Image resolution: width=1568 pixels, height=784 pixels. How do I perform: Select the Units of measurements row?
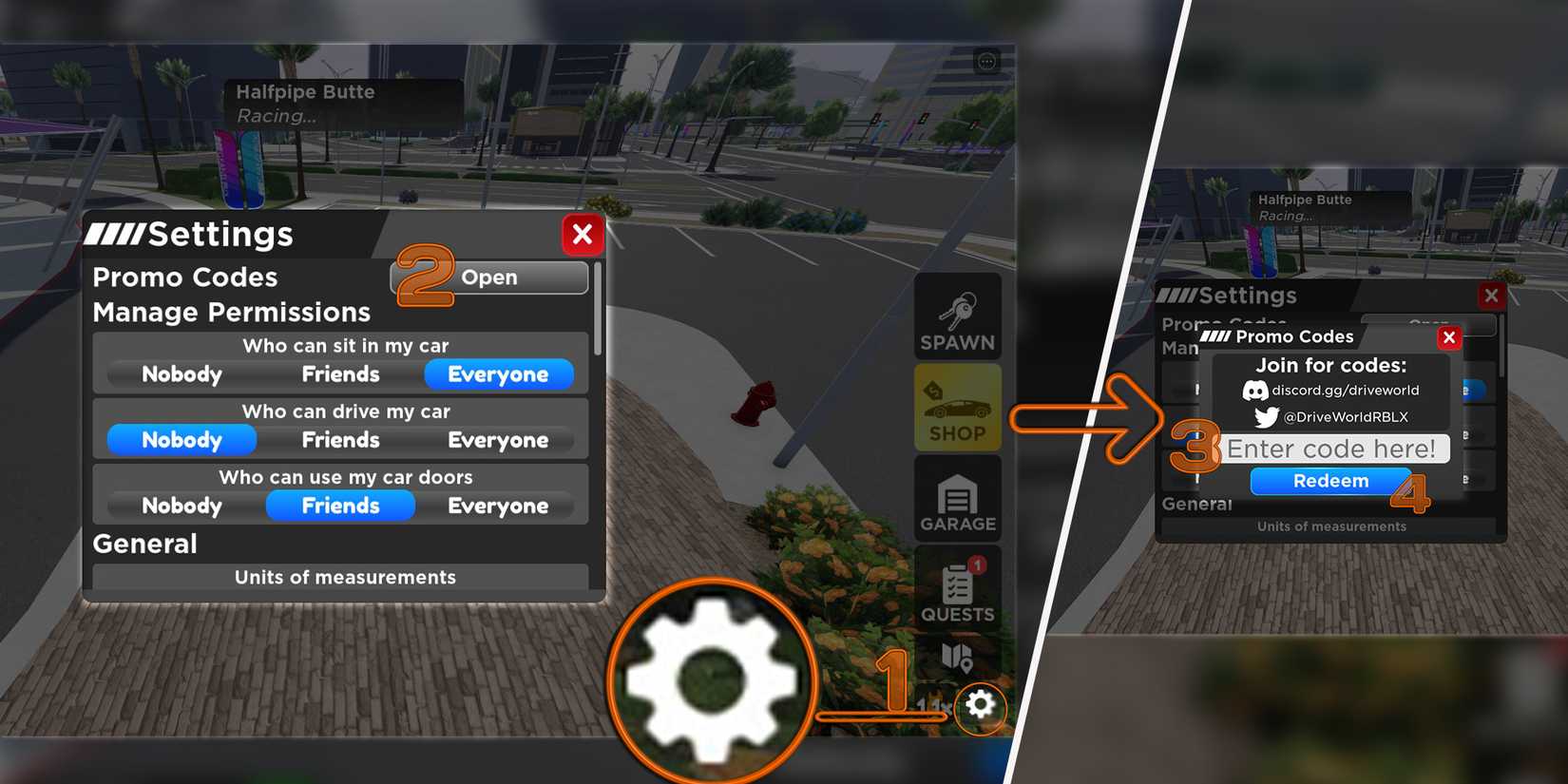click(x=344, y=577)
